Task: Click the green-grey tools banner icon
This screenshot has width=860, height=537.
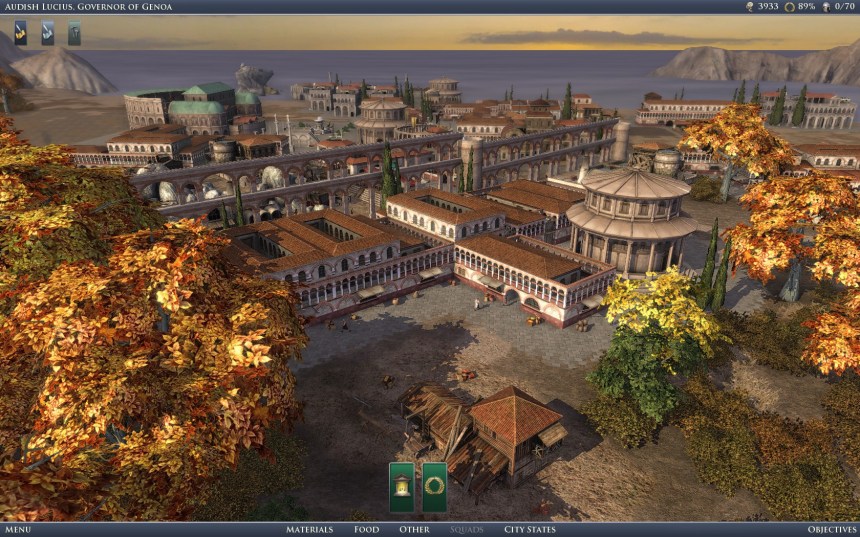Action: [74, 33]
